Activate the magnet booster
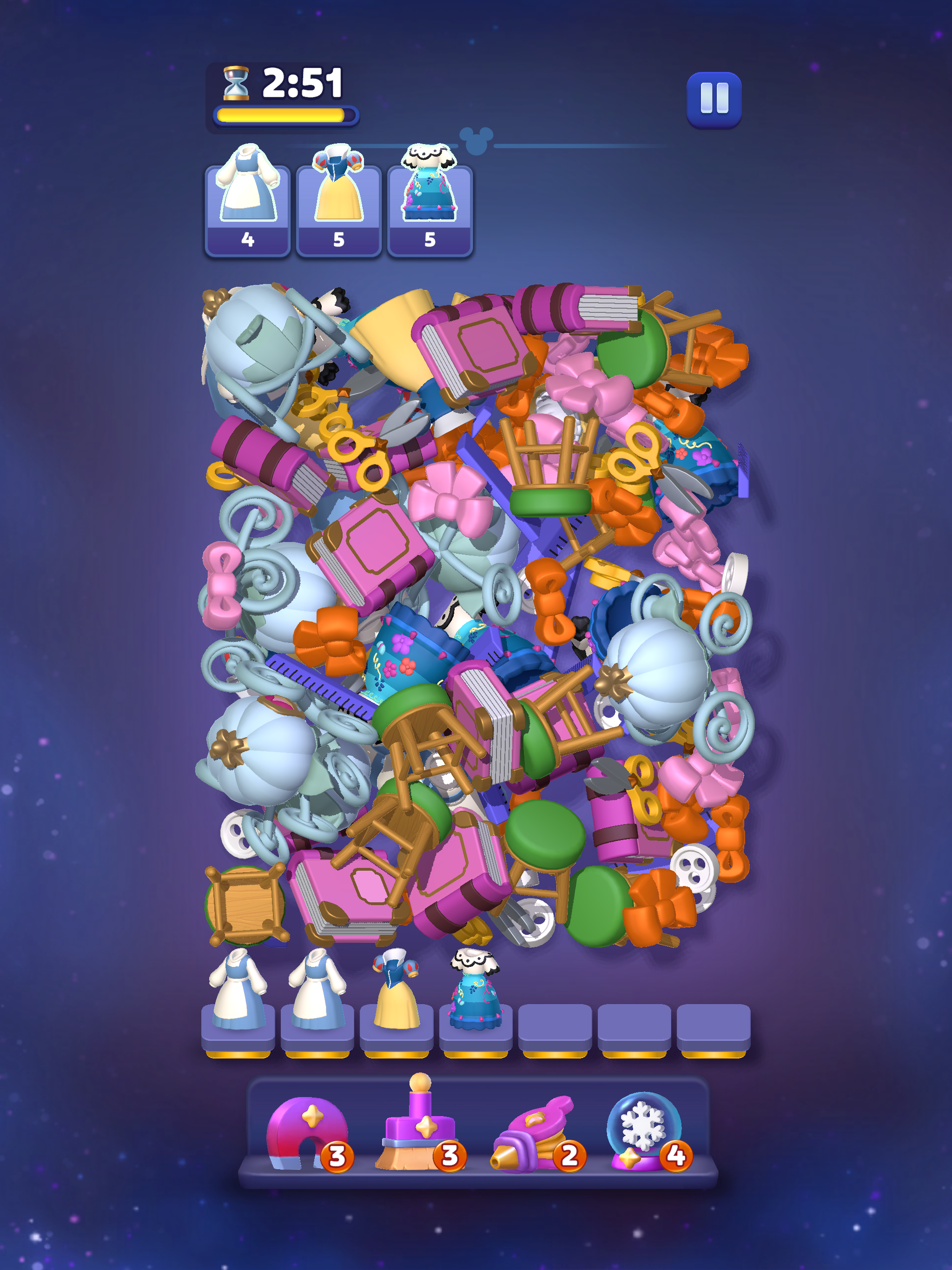Screen dimensions: 952x1270 [x=307, y=1133]
